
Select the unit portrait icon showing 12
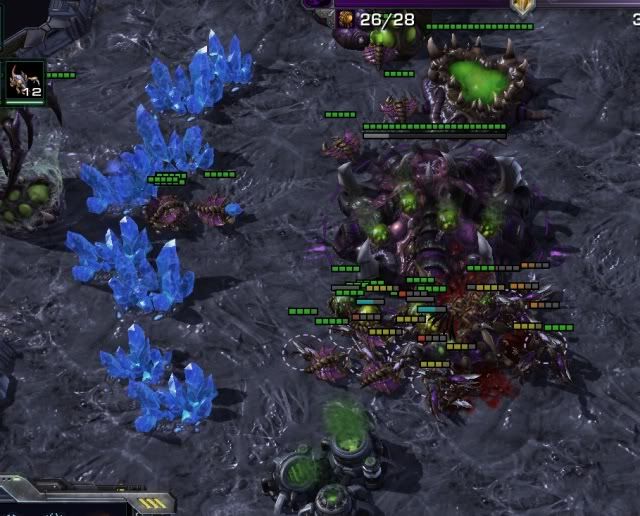pos(24,80)
